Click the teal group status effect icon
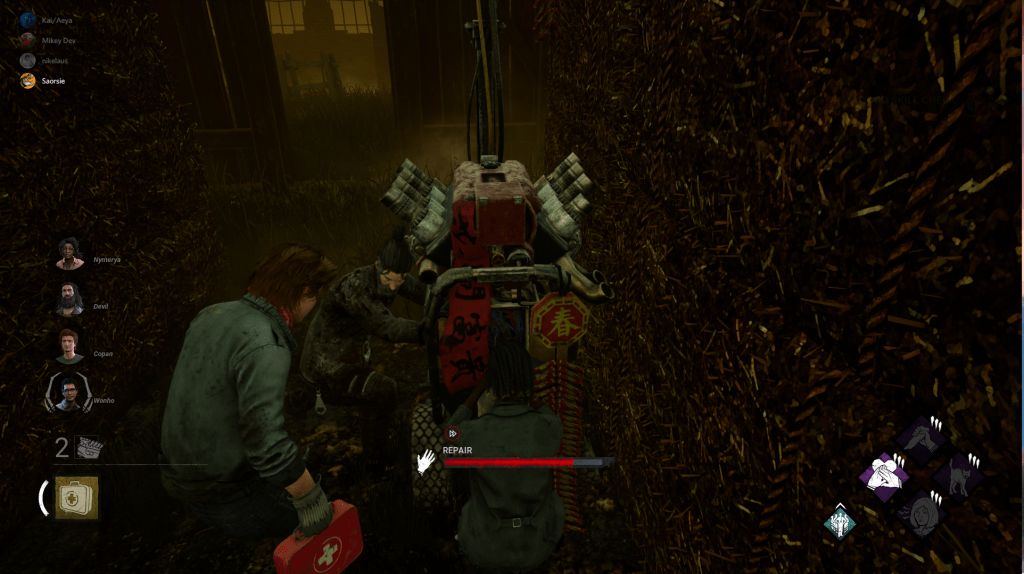The height and width of the screenshot is (574, 1024). (x=839, y=522)
